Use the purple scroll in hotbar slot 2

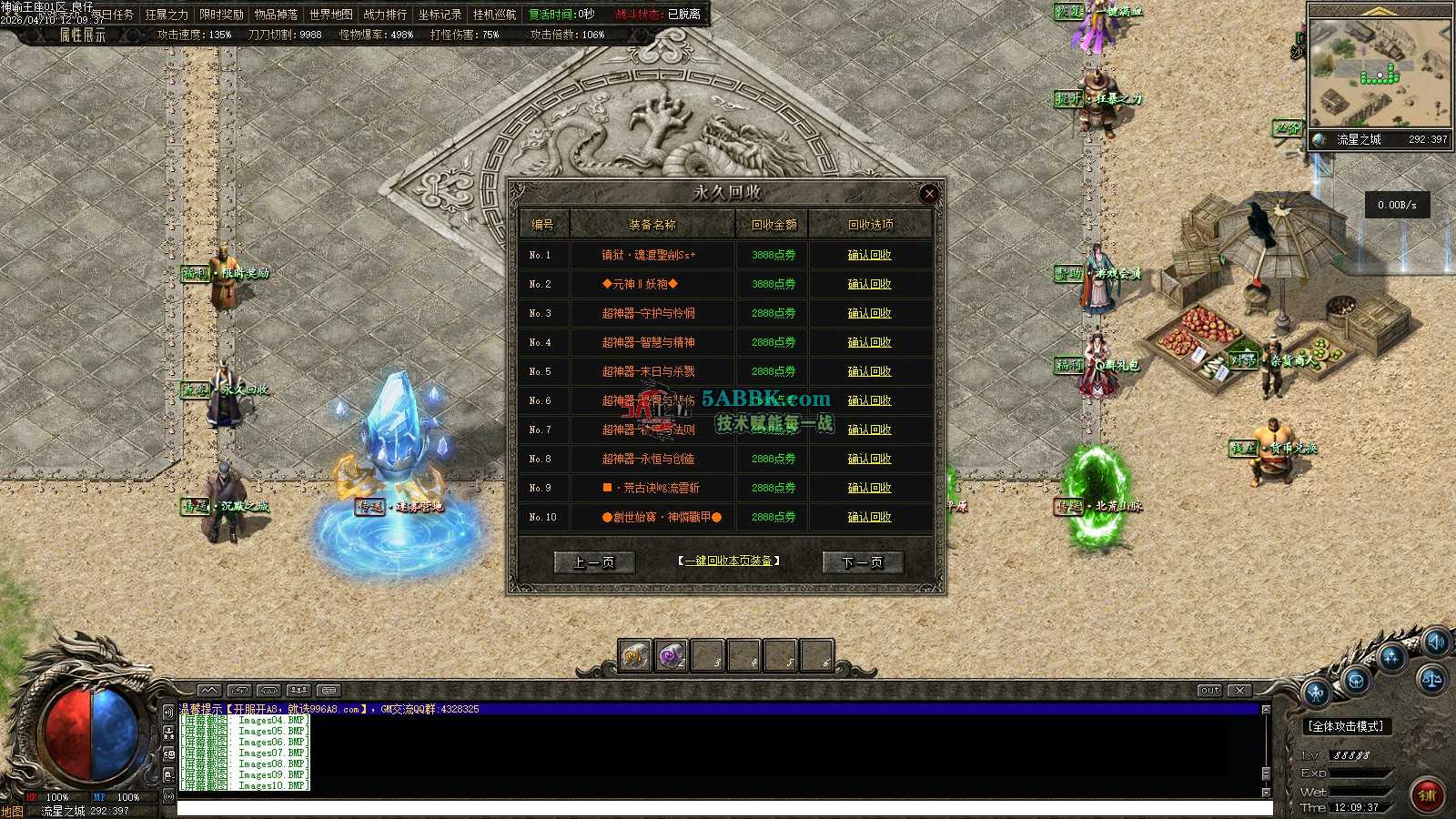point(672,655)
